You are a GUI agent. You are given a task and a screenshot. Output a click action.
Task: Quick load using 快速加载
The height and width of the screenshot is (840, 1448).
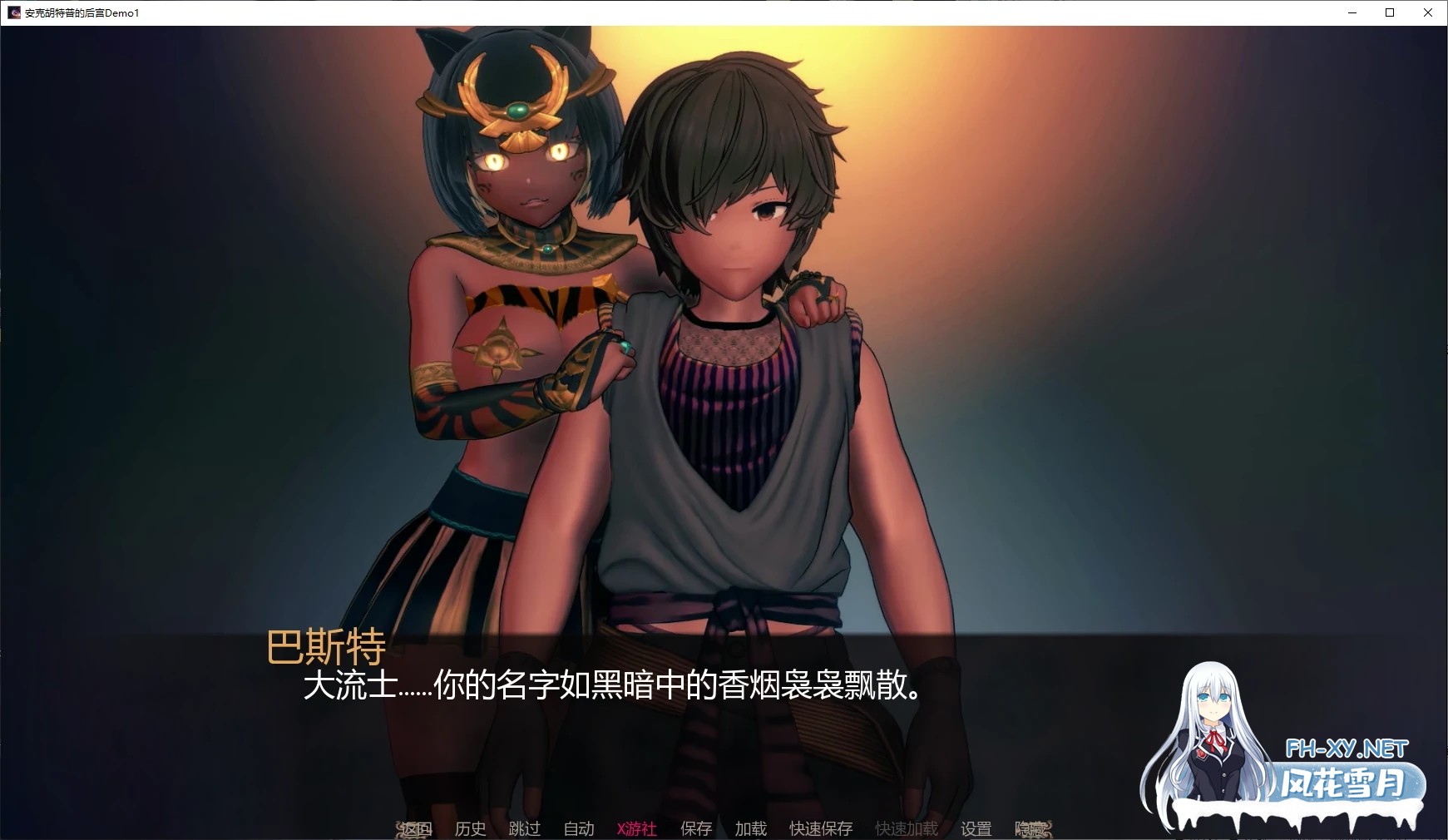pos(905,828)
